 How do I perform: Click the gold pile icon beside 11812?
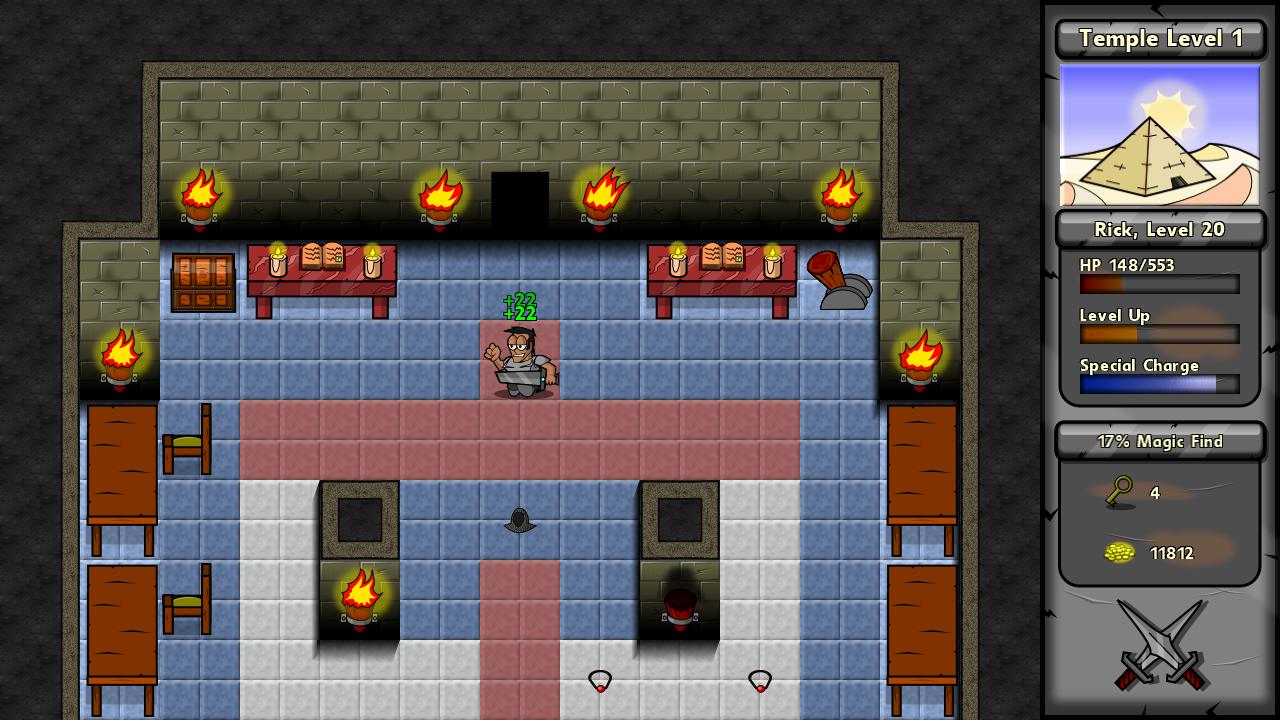1120,553
